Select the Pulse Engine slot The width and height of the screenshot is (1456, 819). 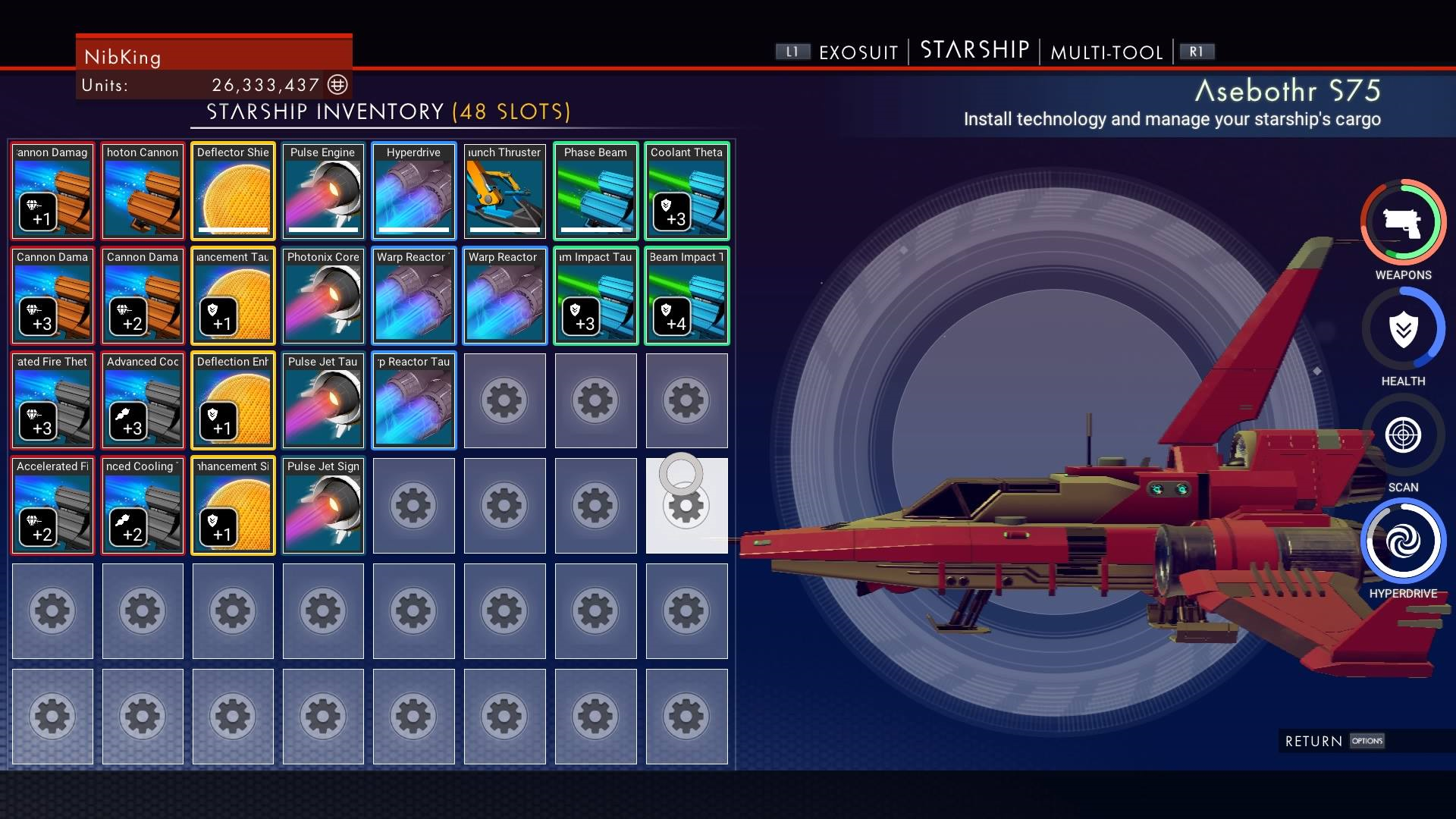tap(323, 191)
